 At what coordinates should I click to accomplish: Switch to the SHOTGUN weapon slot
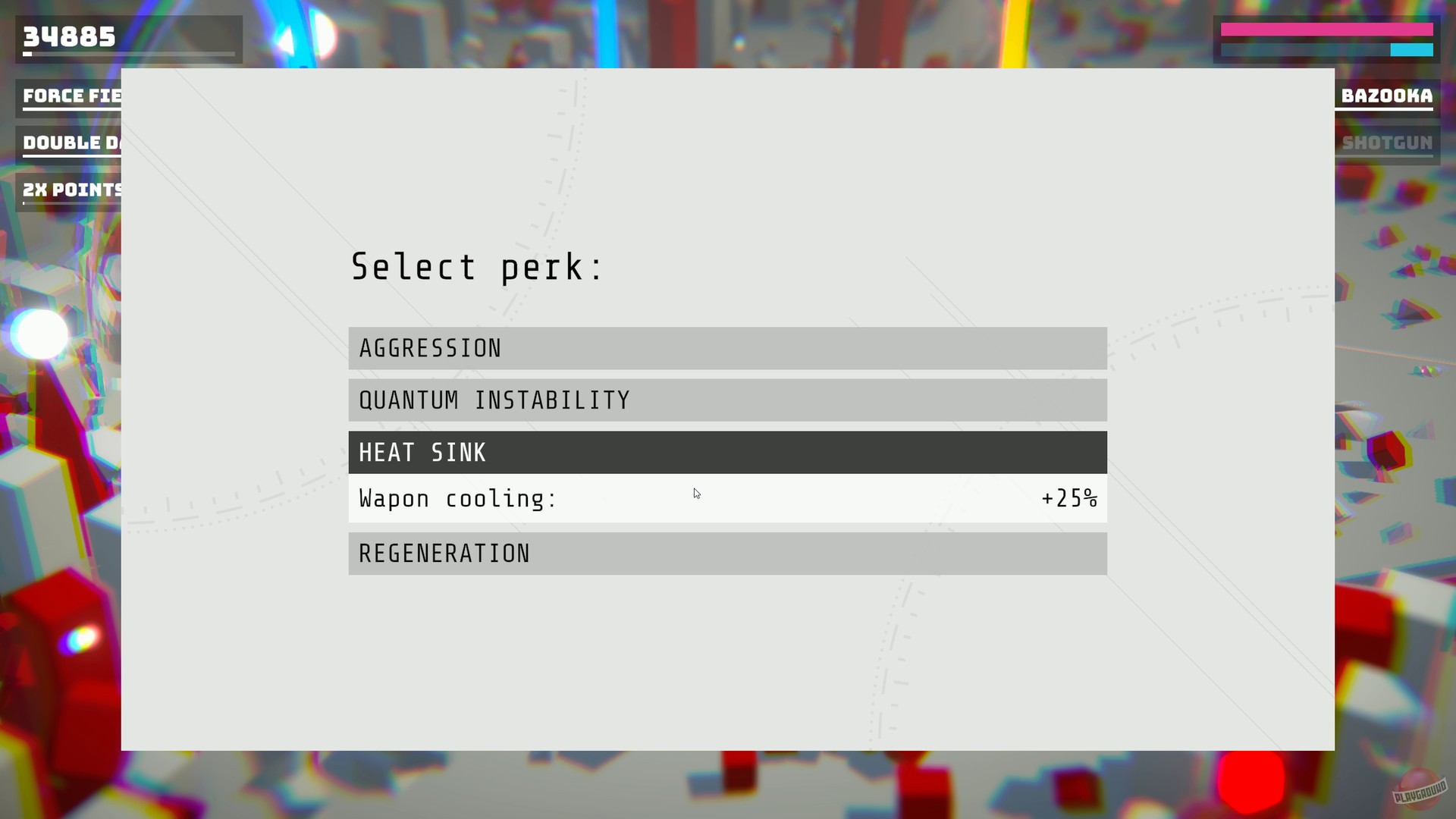click(x=1385, y=143)
